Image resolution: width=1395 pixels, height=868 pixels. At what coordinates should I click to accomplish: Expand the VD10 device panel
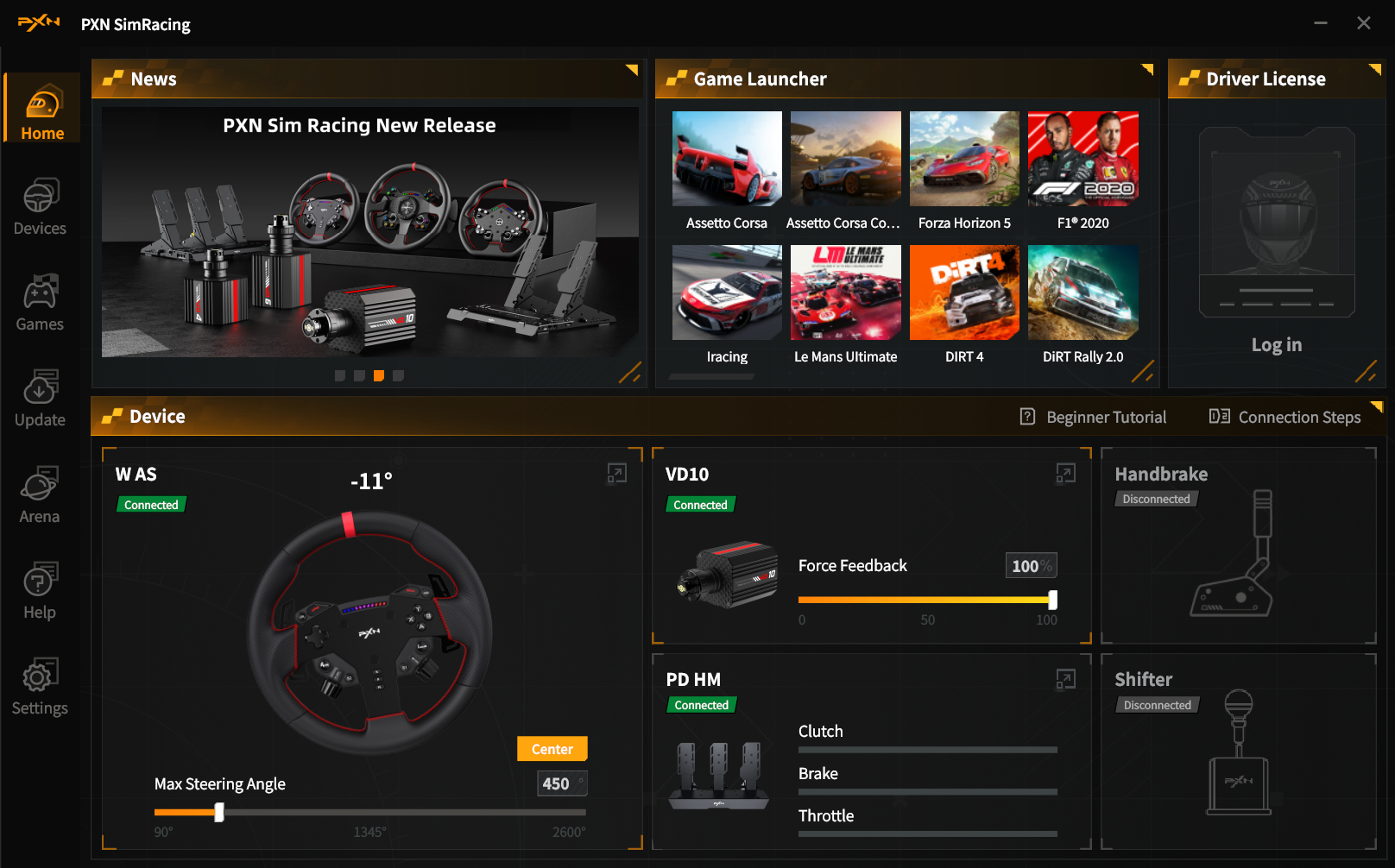point(1066,473)
